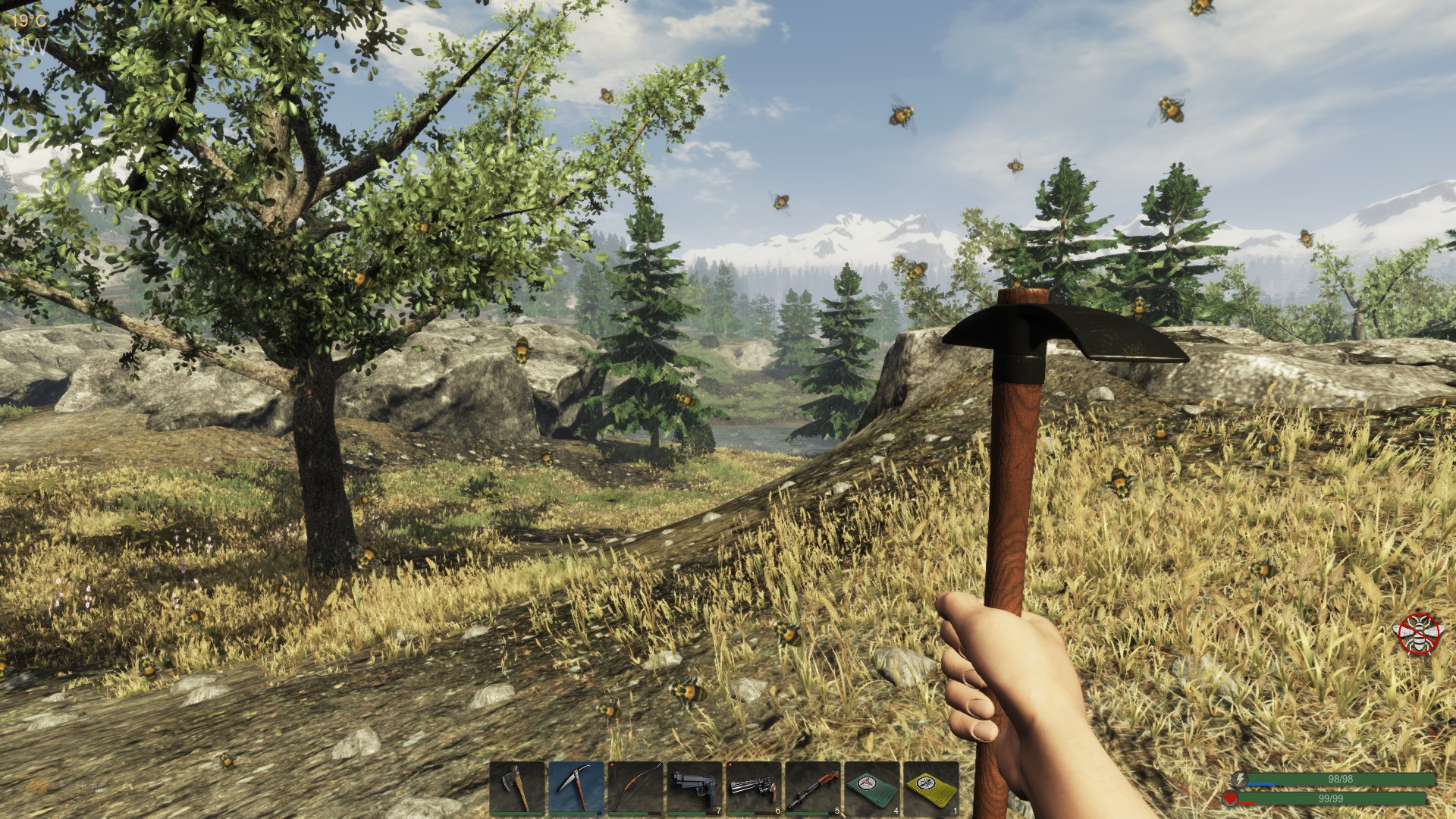The height and width of the screenshot is (819, 1456).
Task: Select the black pistol slot
Action: tap(695, 788)
